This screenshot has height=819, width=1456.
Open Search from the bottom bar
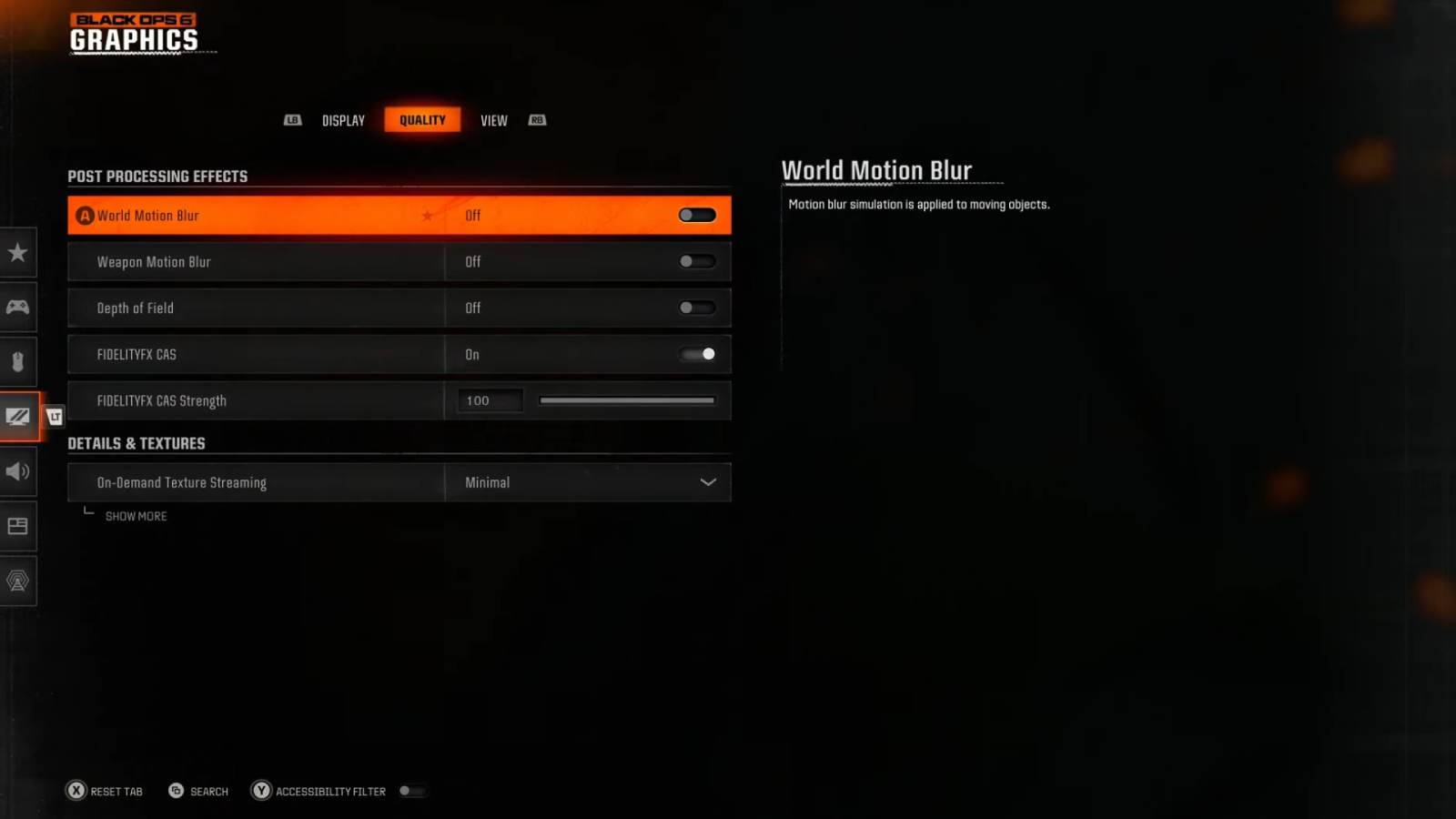[x=197, y=791]
